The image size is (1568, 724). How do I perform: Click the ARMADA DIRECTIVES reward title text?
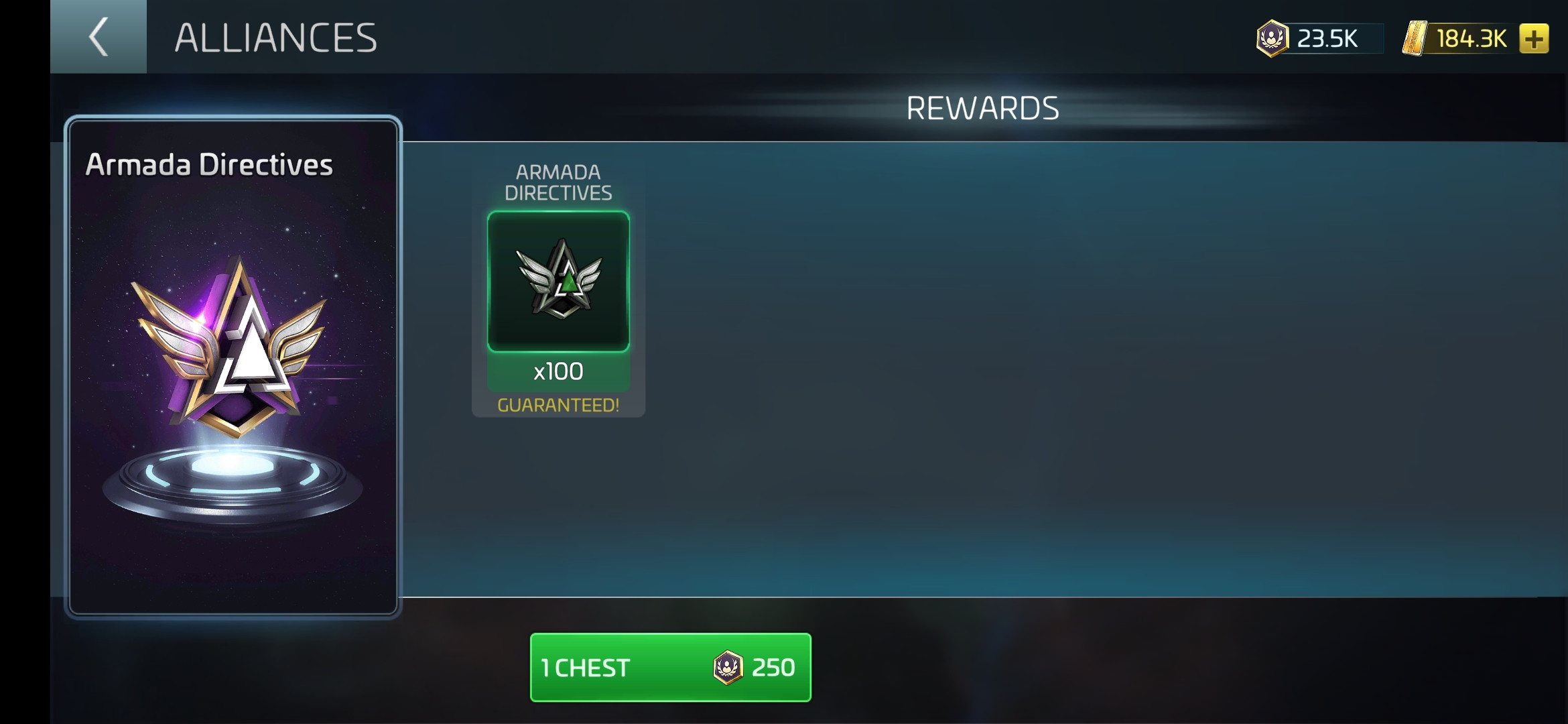(561, 181)
